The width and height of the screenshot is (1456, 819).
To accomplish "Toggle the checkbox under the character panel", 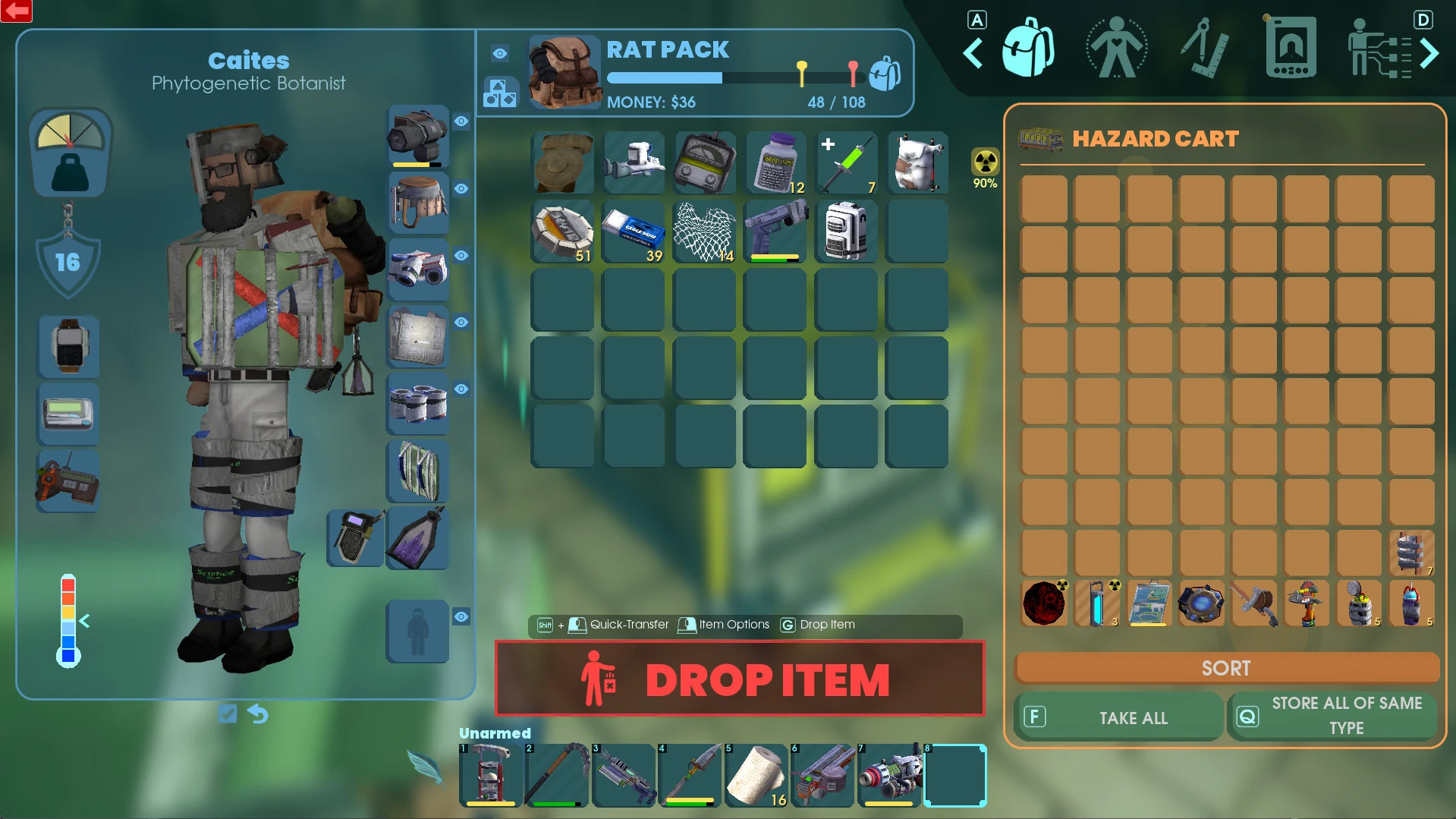I will point(228,714).
